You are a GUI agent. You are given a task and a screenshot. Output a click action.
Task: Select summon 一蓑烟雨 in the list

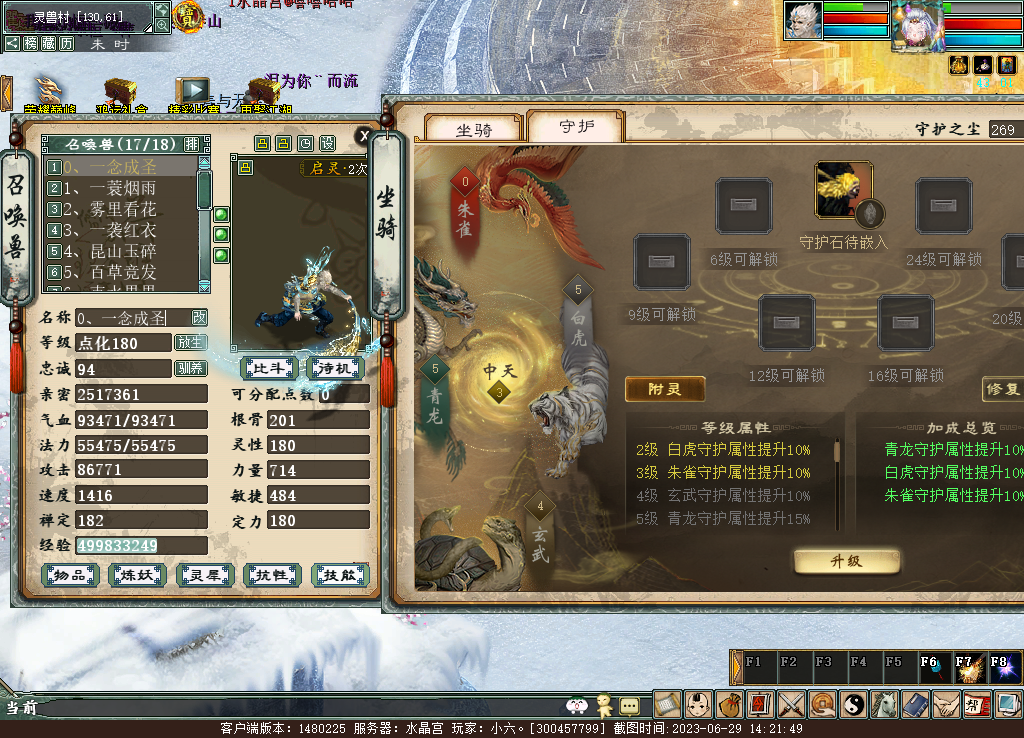click(x=110, y=188)
